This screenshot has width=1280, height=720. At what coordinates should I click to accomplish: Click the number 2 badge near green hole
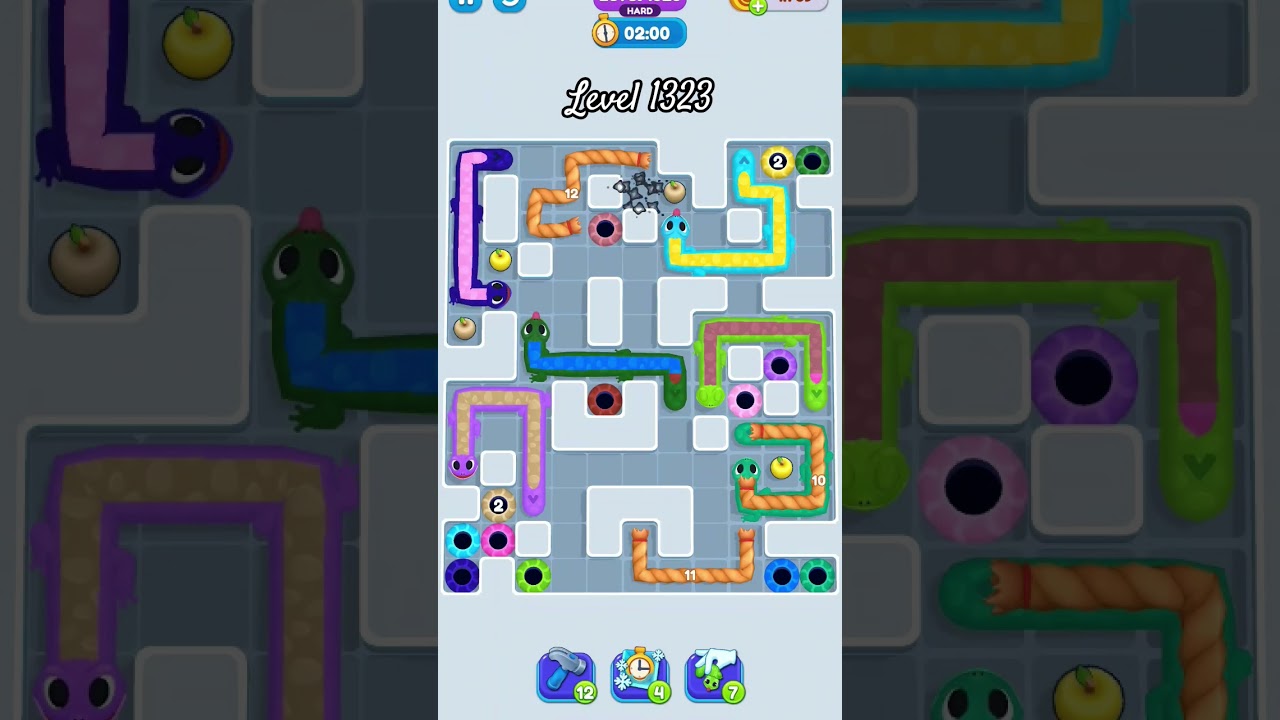[x=778, y=161]
